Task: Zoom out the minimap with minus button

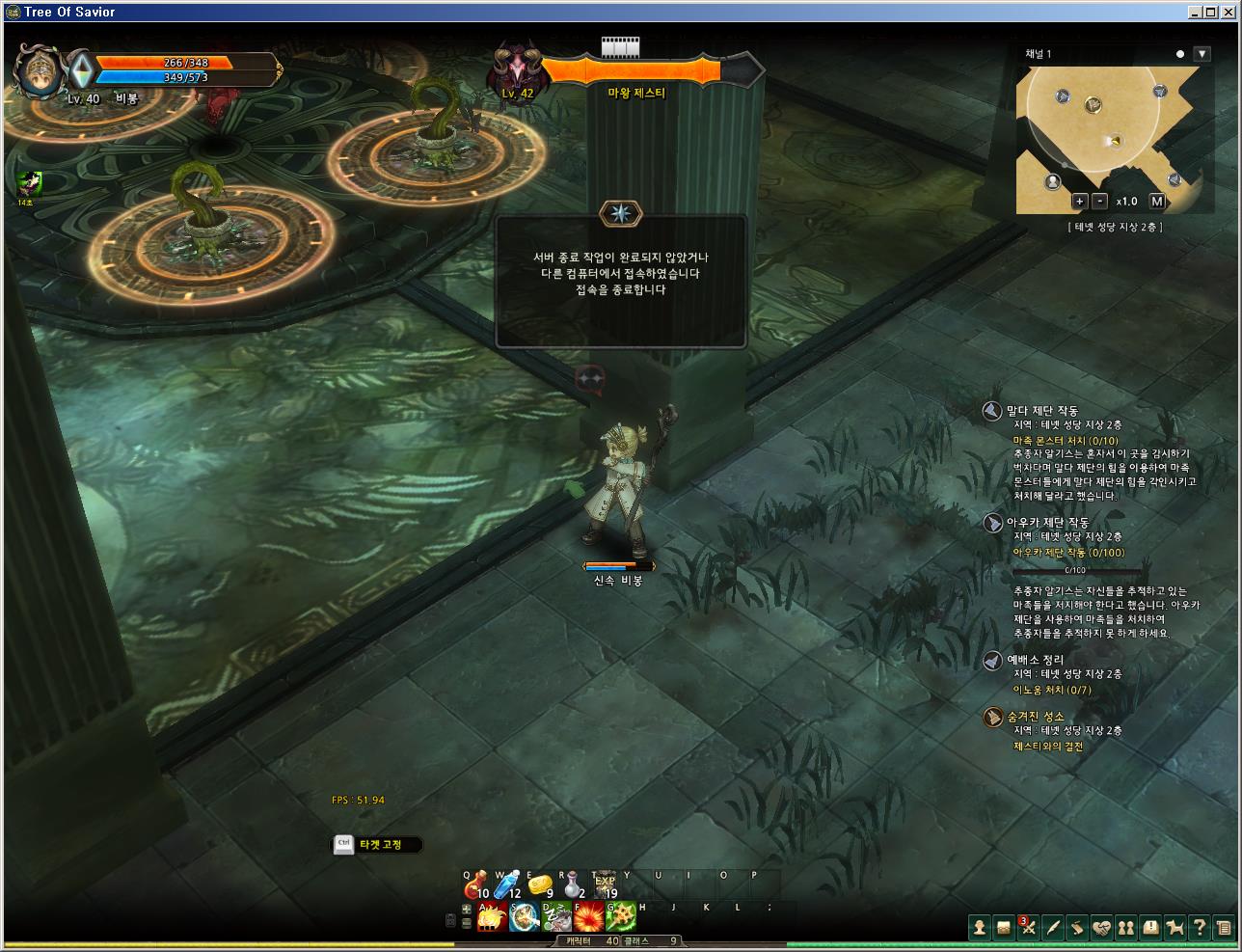Action: tap(1100, 202)
